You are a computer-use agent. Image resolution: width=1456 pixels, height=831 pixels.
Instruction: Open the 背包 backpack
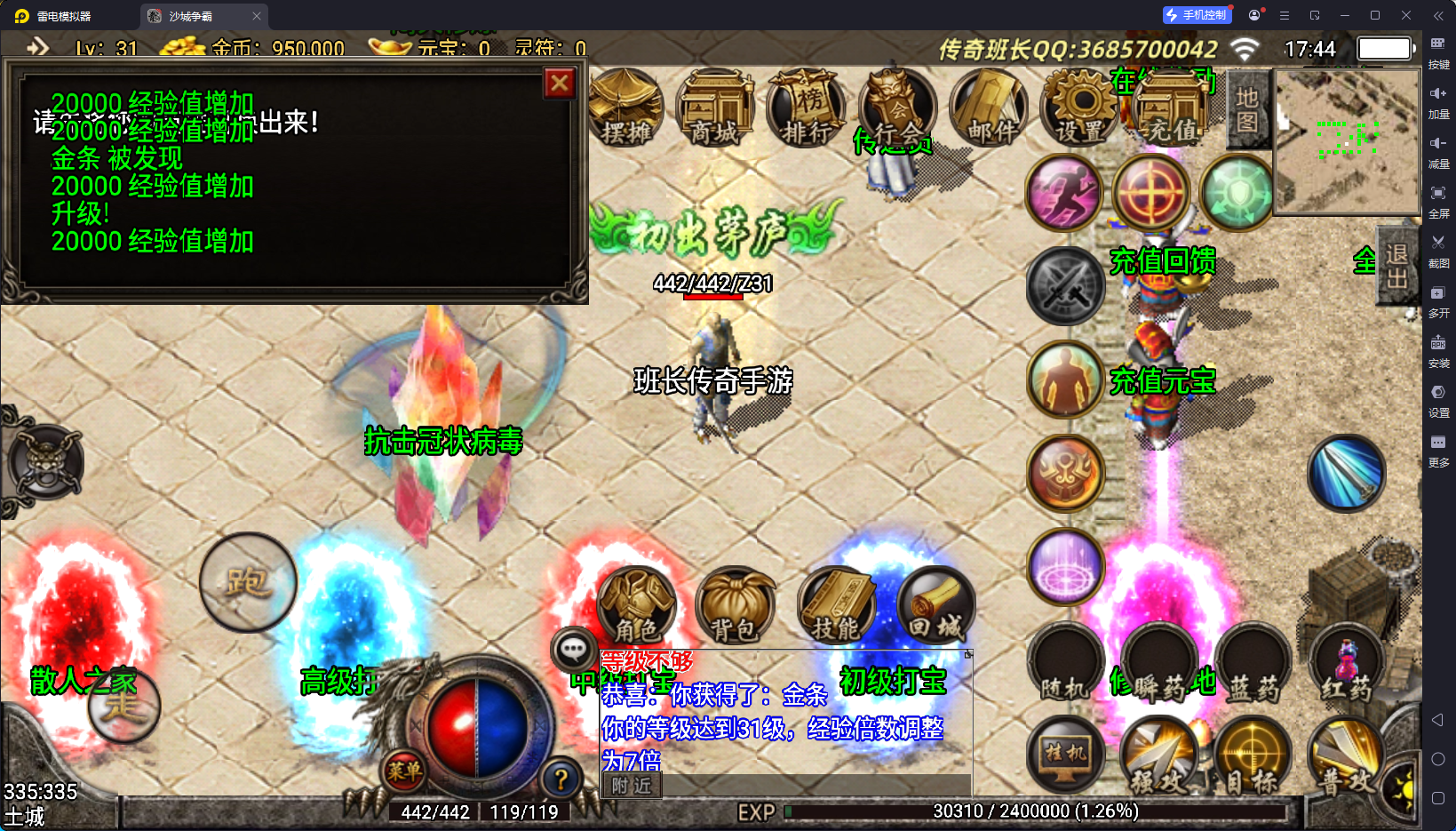(735, 606)
